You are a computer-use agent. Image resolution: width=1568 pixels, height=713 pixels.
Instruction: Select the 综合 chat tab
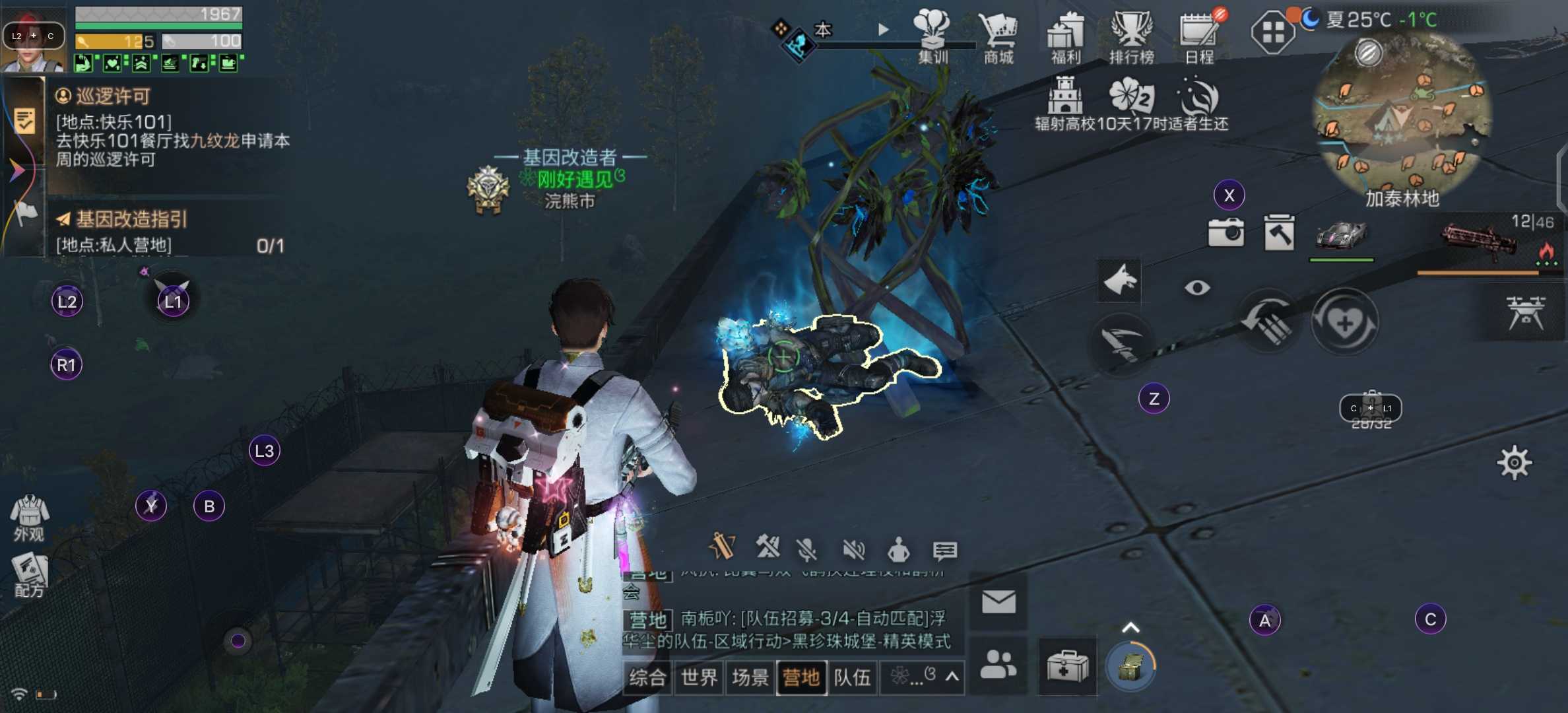click(647, 677)
